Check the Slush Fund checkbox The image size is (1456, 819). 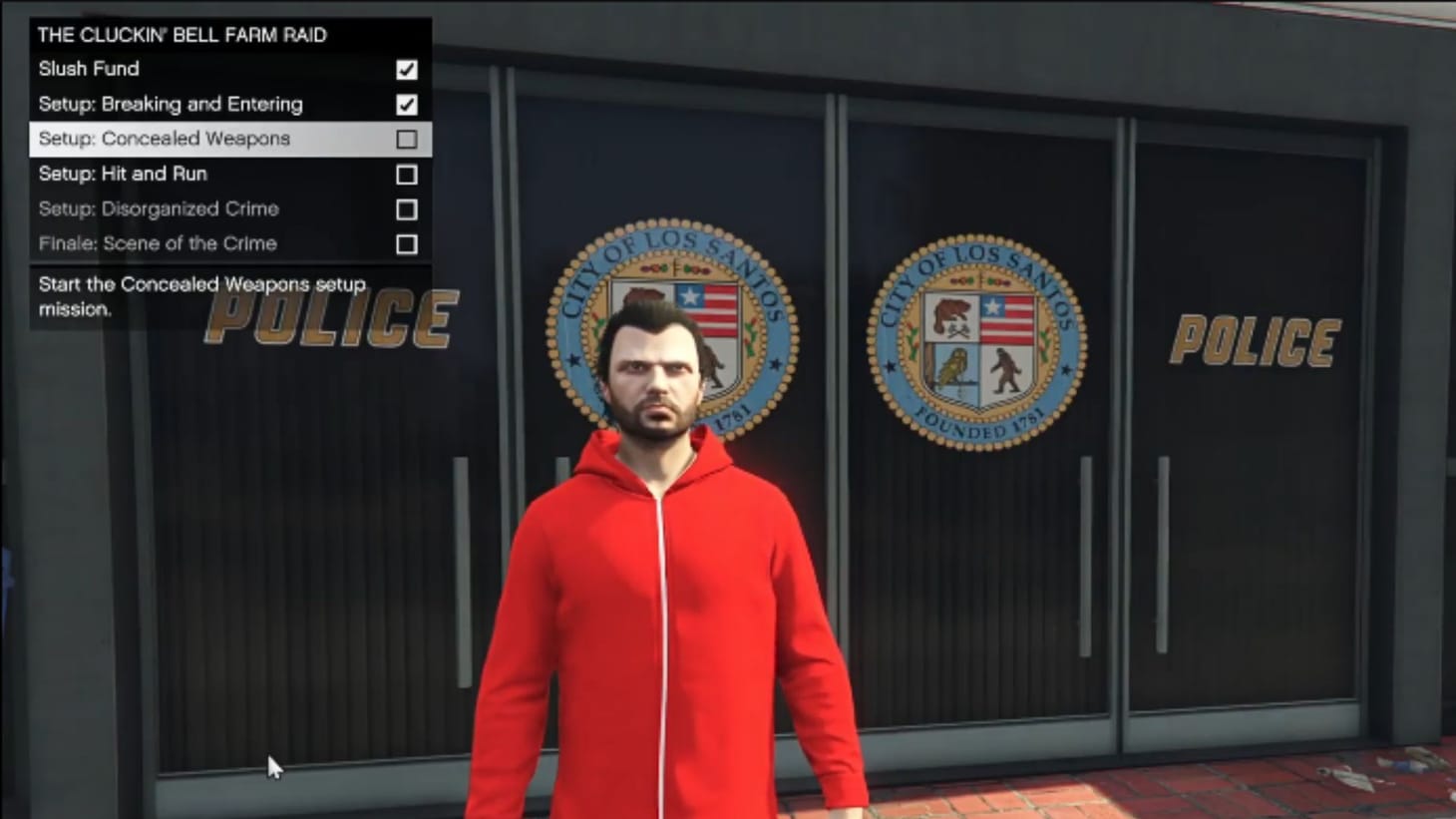click(406, 70)
